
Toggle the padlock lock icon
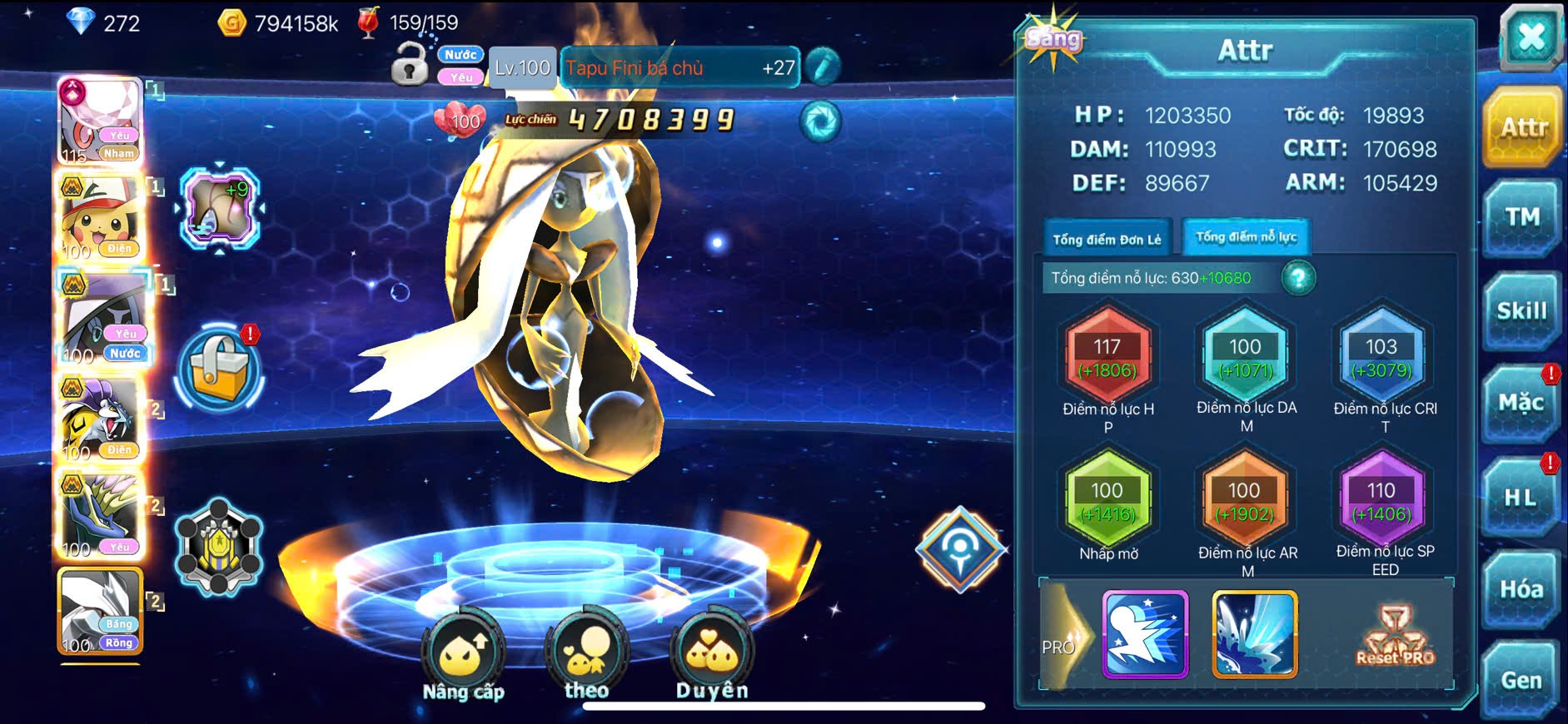[x=409, y=64]
